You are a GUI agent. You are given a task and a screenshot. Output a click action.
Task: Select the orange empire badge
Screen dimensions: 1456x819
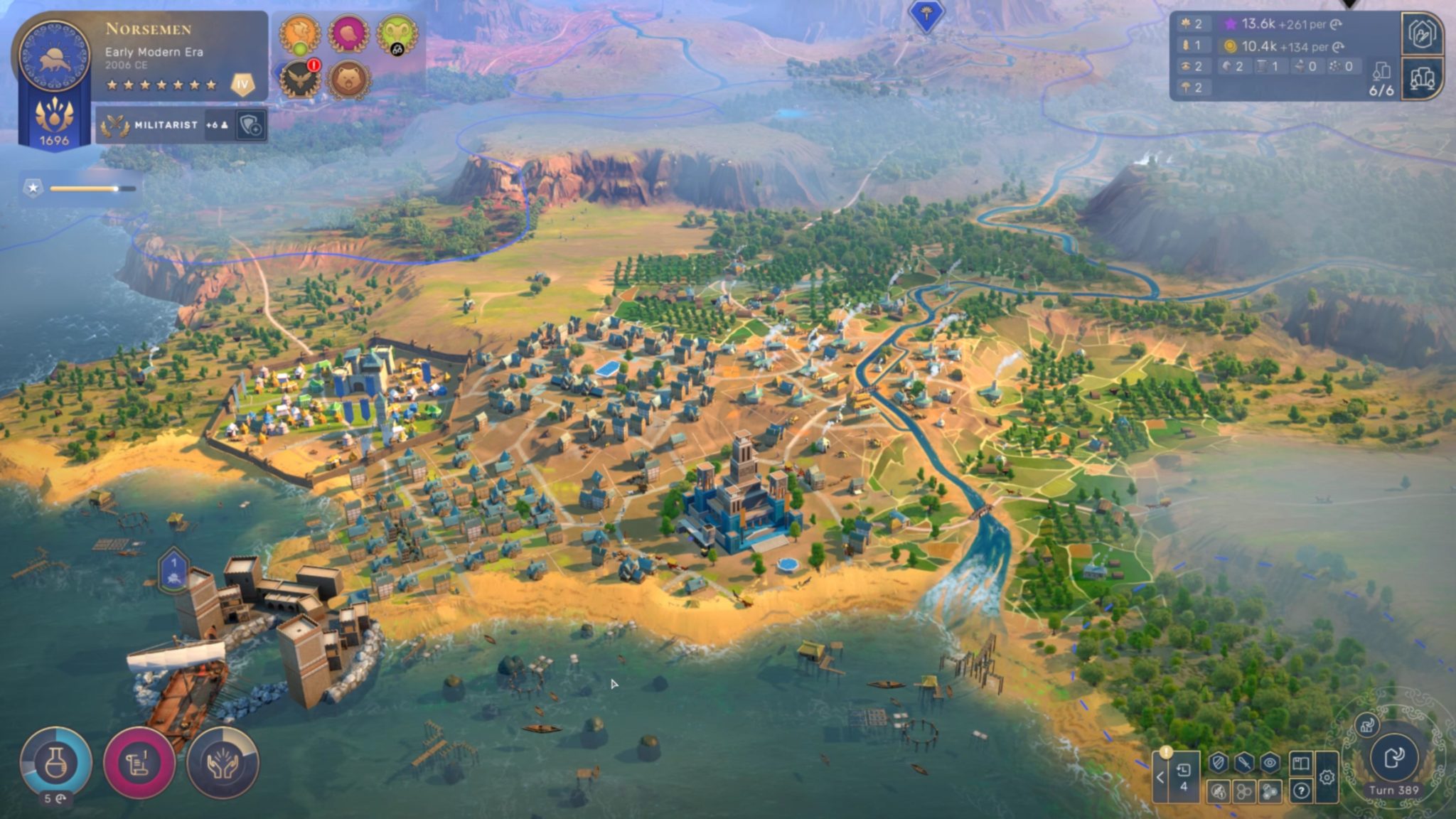(299, 33)
